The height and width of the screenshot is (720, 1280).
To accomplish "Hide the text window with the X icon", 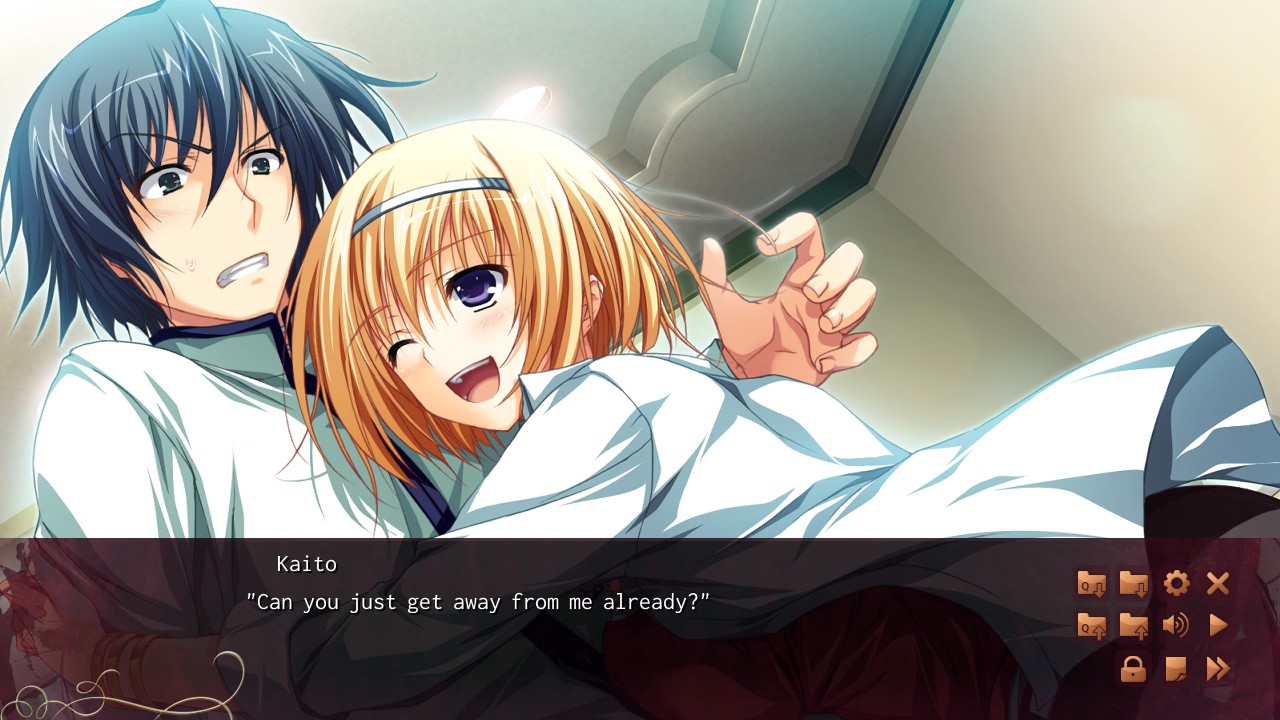I will click(x=1217, y=583).
